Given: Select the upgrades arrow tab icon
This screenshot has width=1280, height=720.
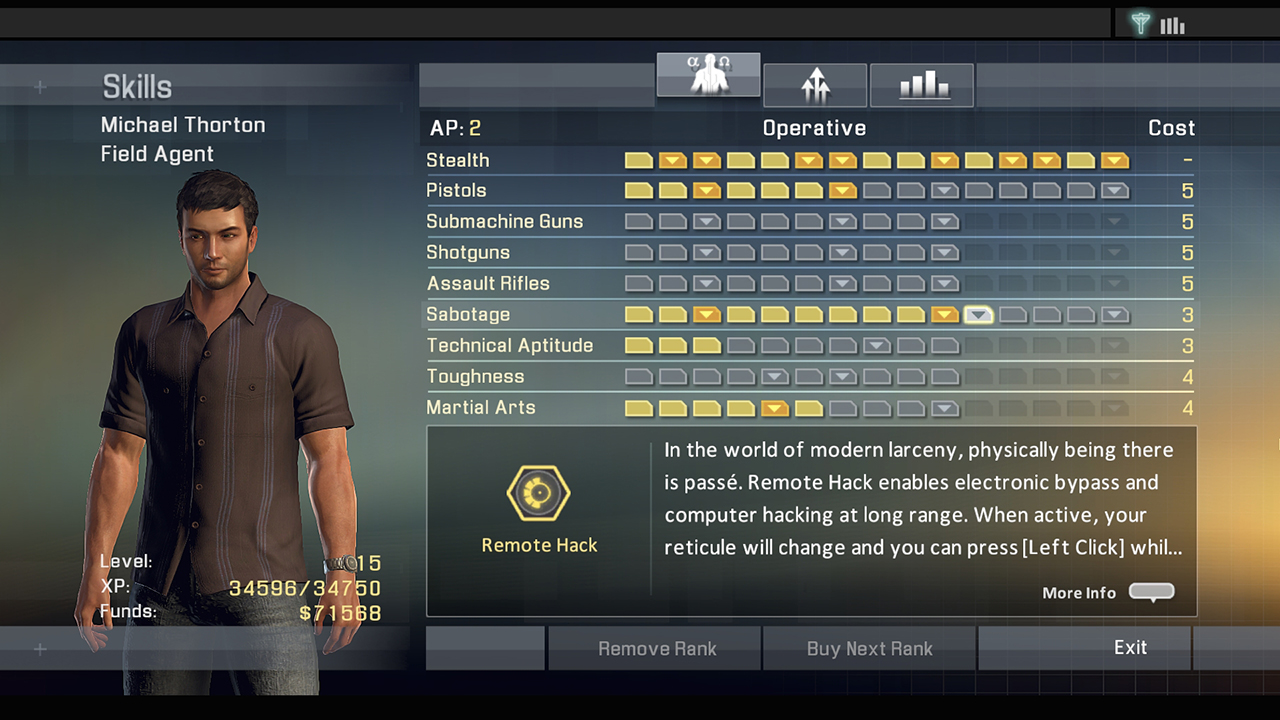Looking at the screenshot, I should pos(815,85).
